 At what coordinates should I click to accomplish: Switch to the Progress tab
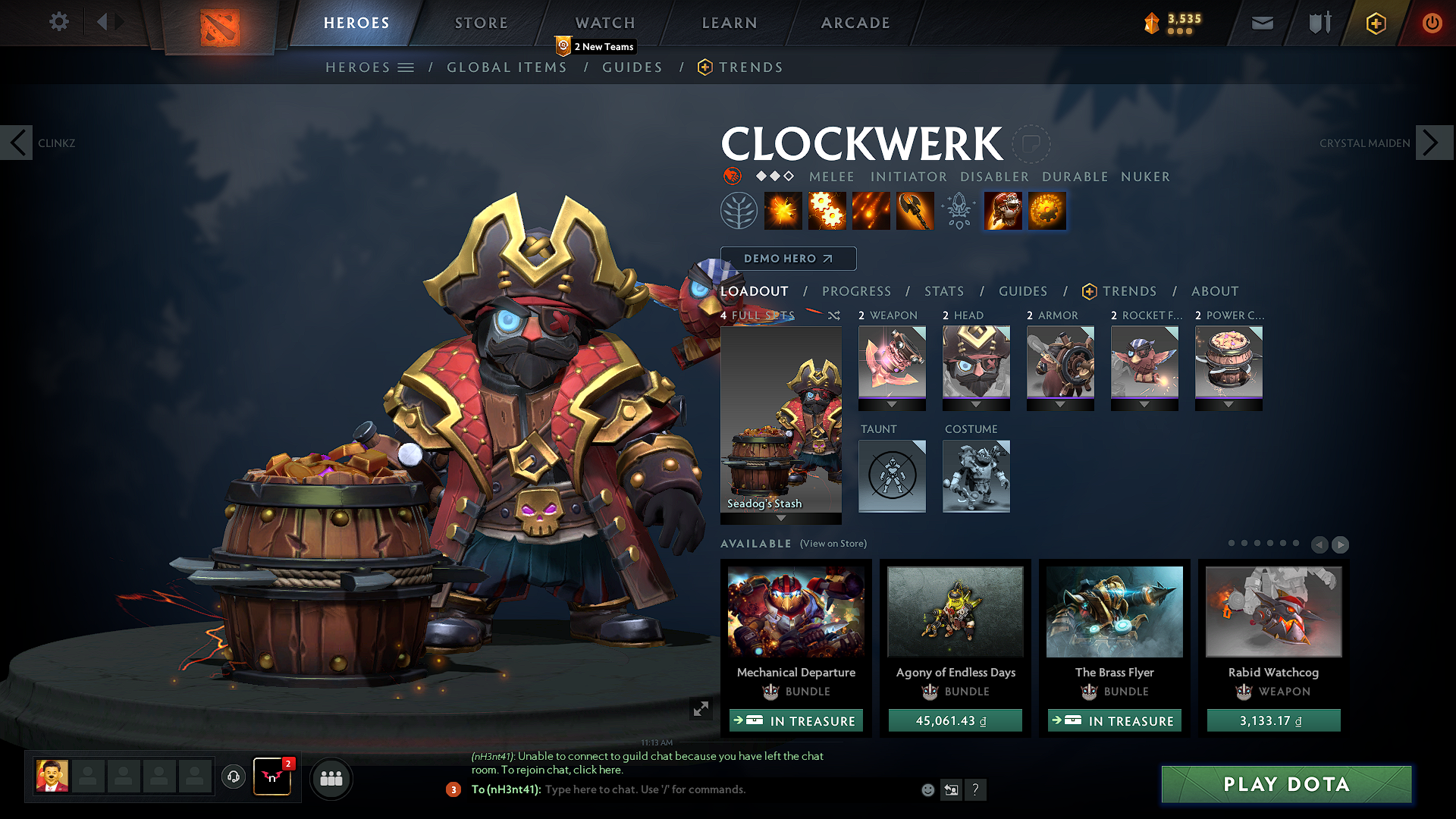856,291
